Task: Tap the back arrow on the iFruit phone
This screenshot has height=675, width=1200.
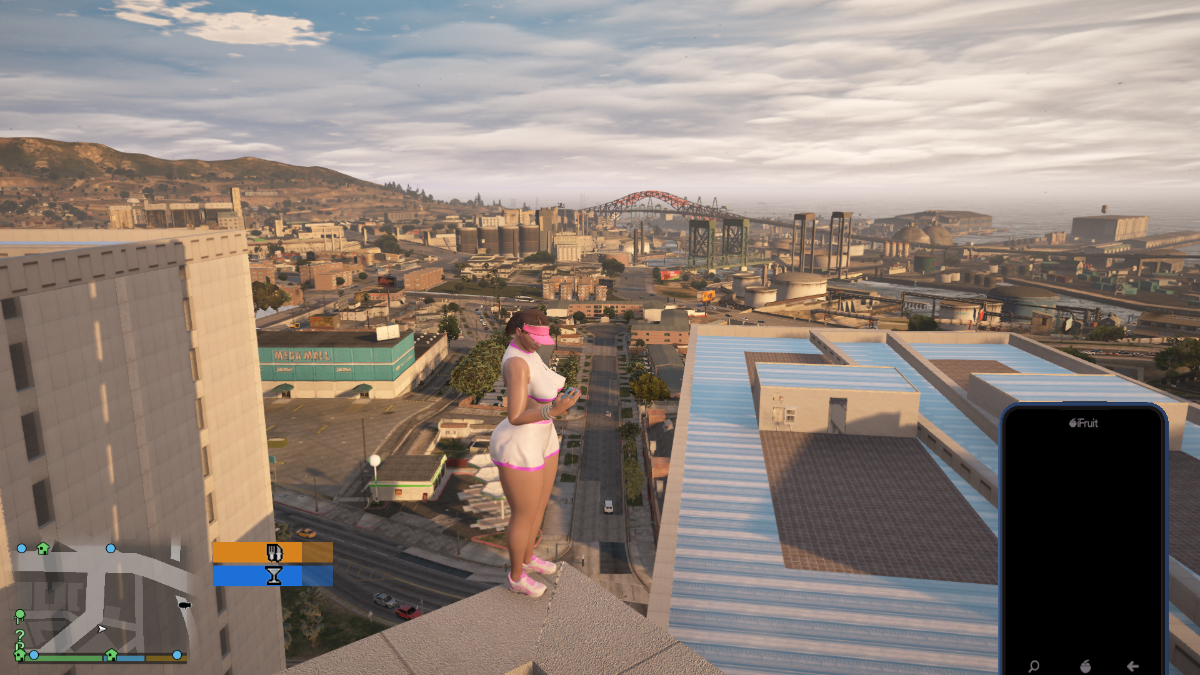Action: 1132,666
